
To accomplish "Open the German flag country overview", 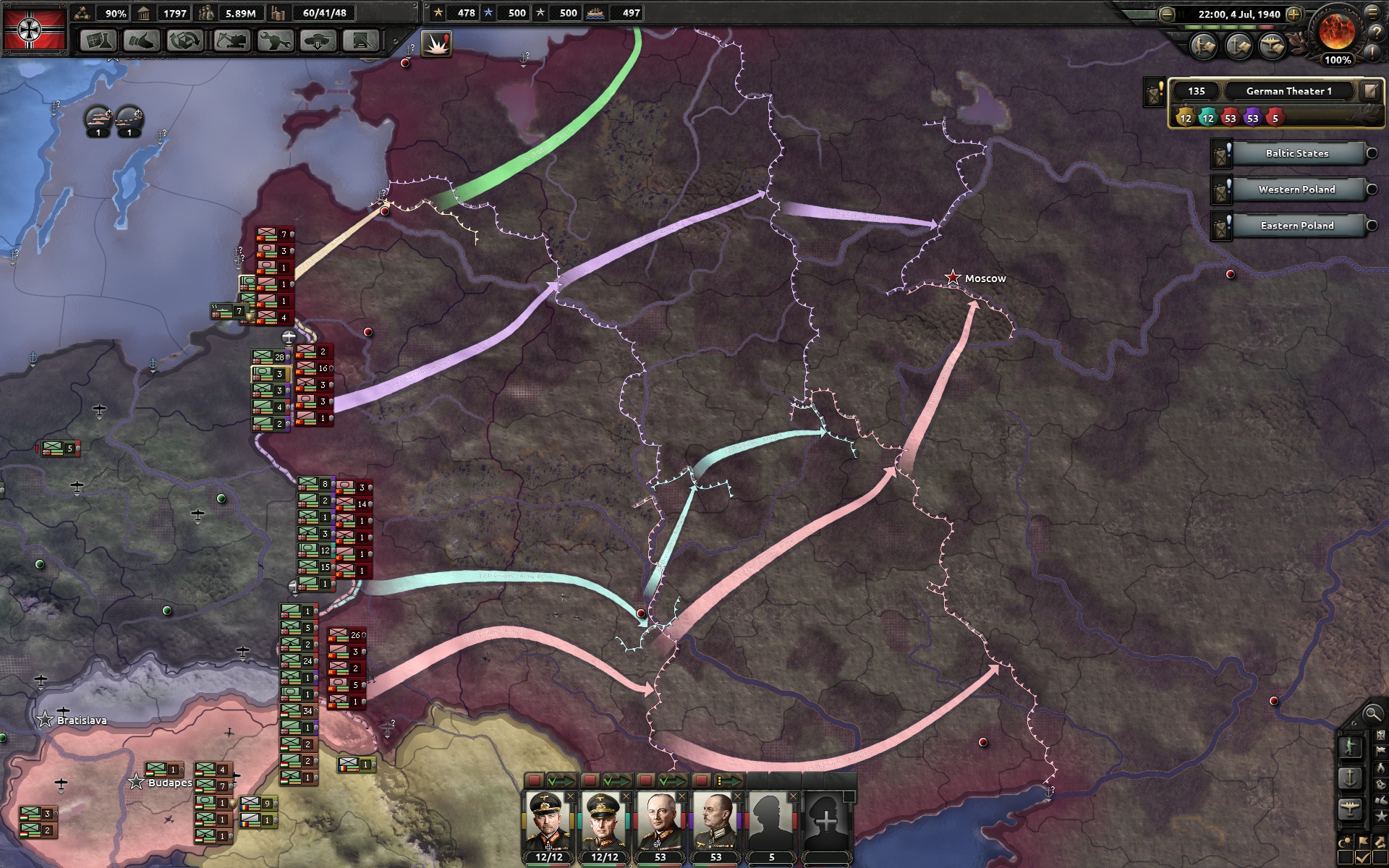I will [x=34, y=29].
